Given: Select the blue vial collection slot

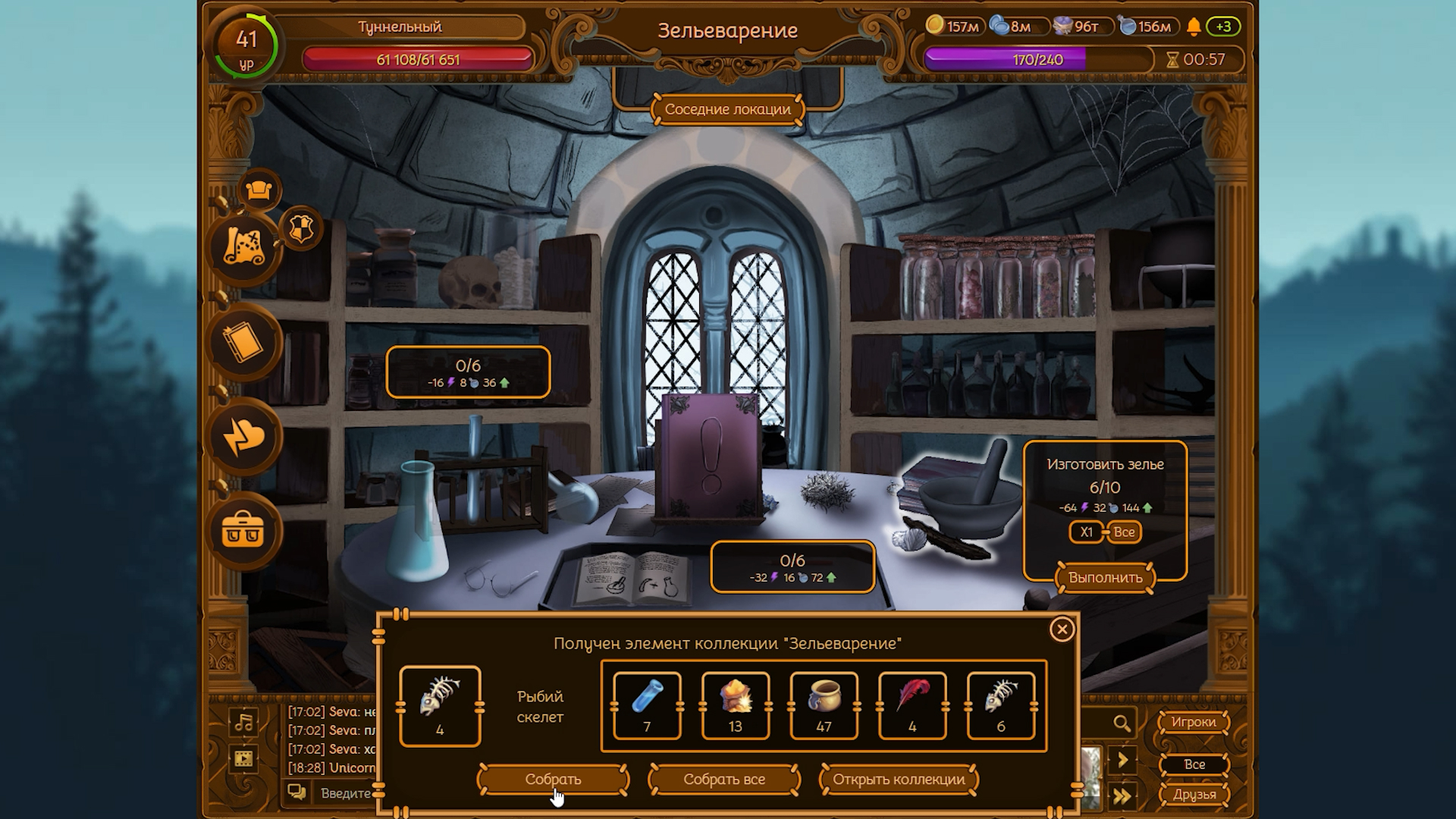Looking at the screenshot, I should pyautogui.click(x=647, y=705).
